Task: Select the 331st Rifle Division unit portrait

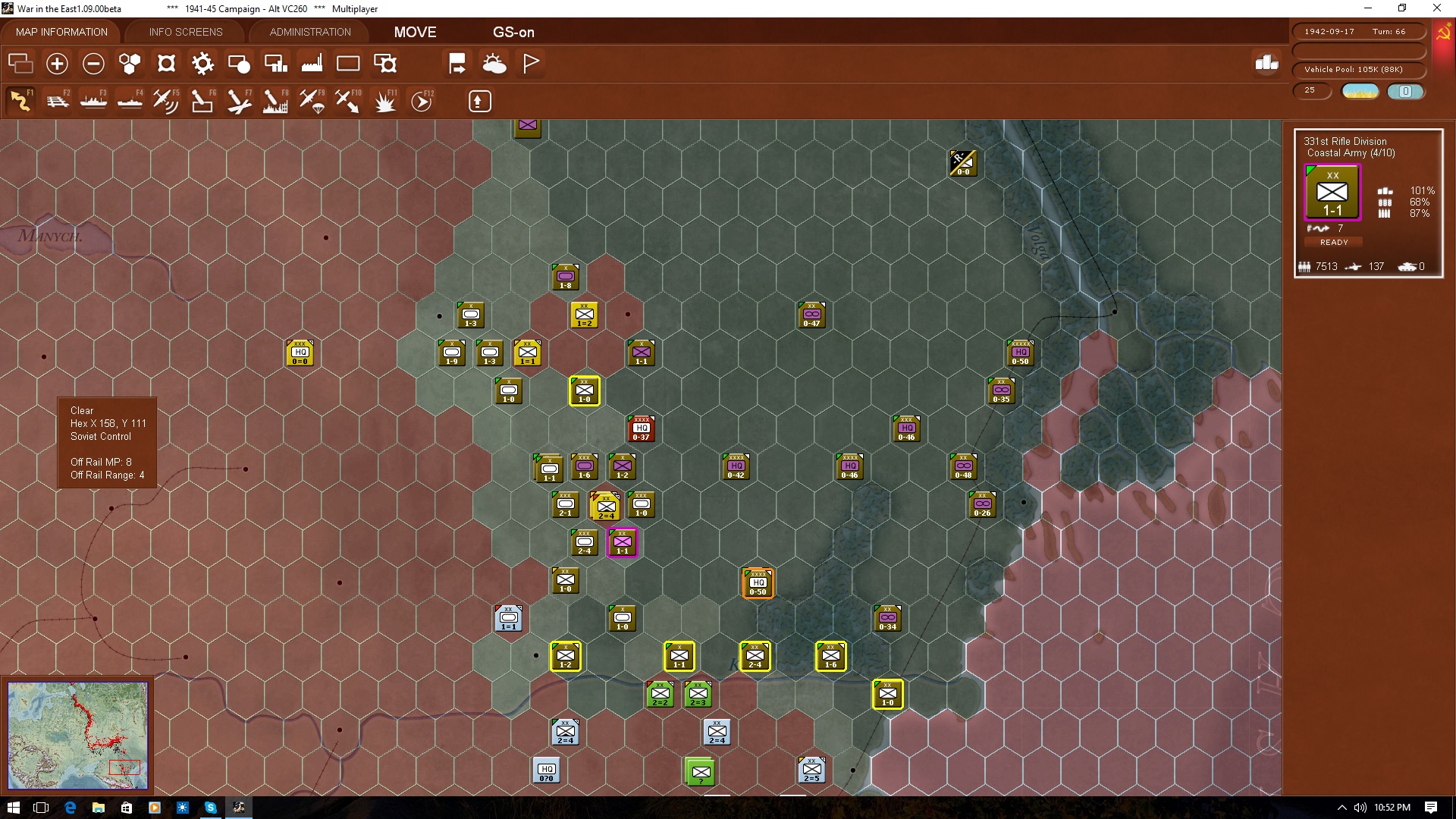Action: pos(1332,192)
